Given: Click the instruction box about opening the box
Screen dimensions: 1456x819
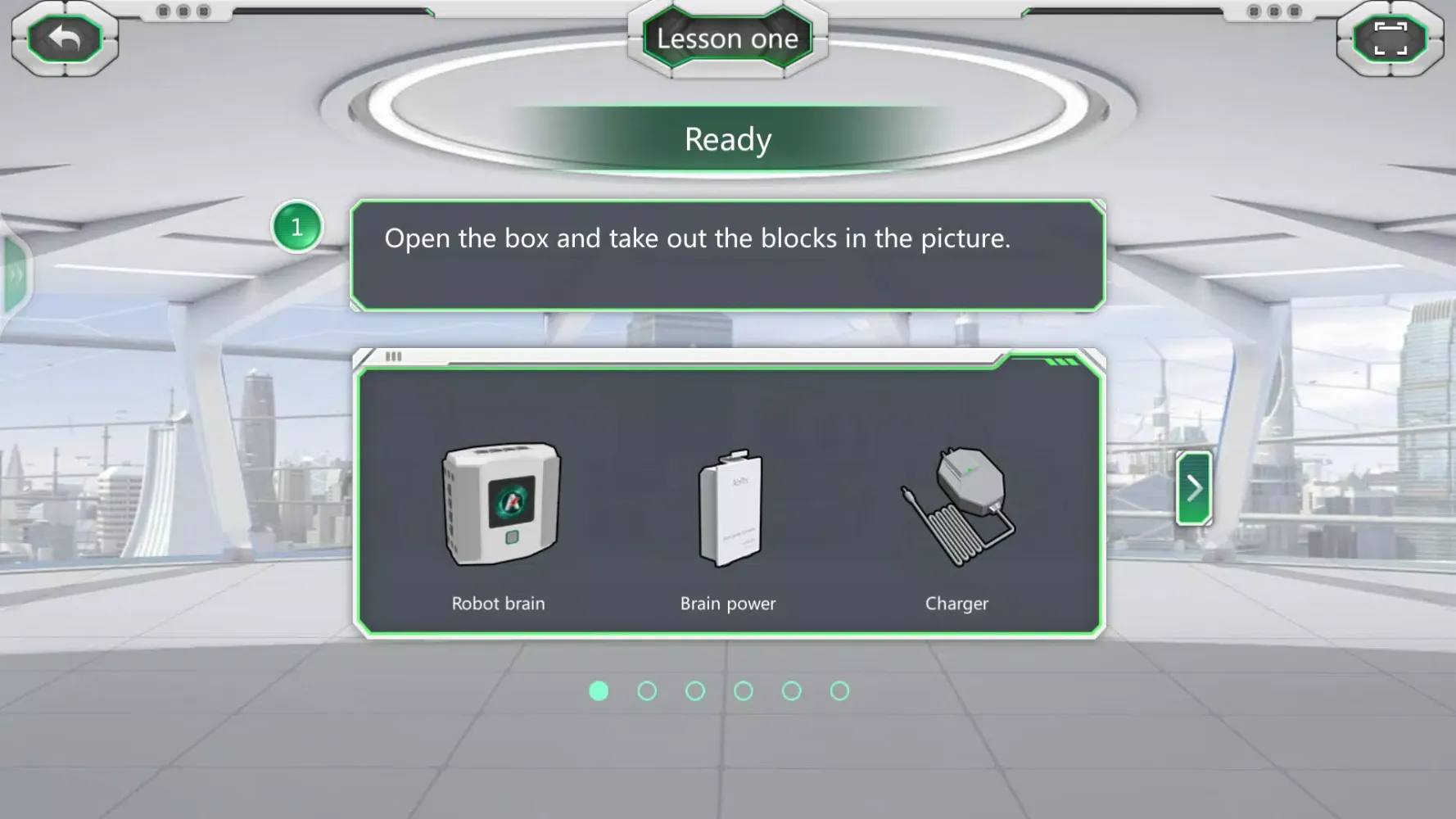Looking at the screenshot, I should click(727, 256).
